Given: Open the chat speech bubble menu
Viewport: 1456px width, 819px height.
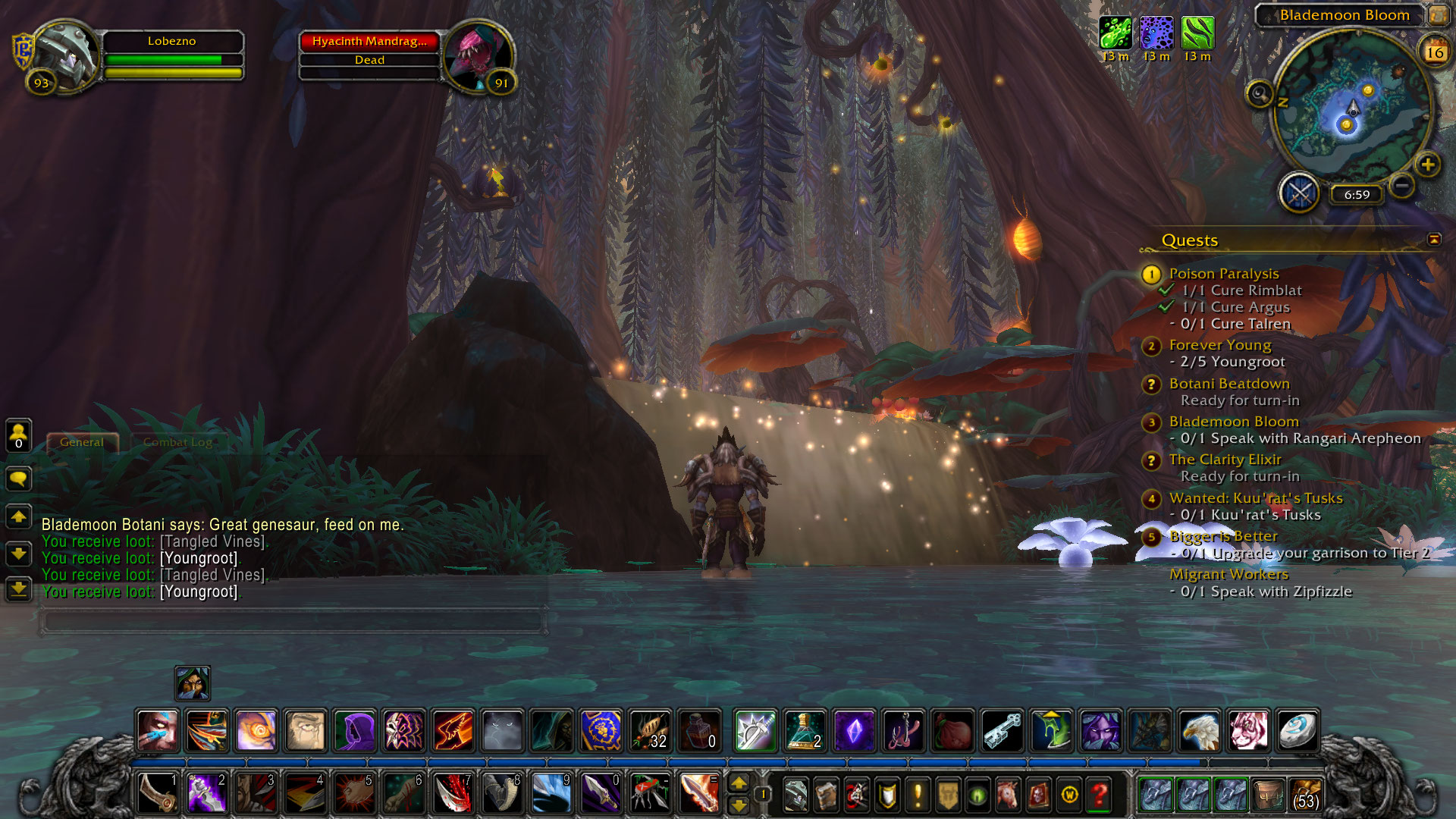Looking at the screenshot, I should coord(18,479).
